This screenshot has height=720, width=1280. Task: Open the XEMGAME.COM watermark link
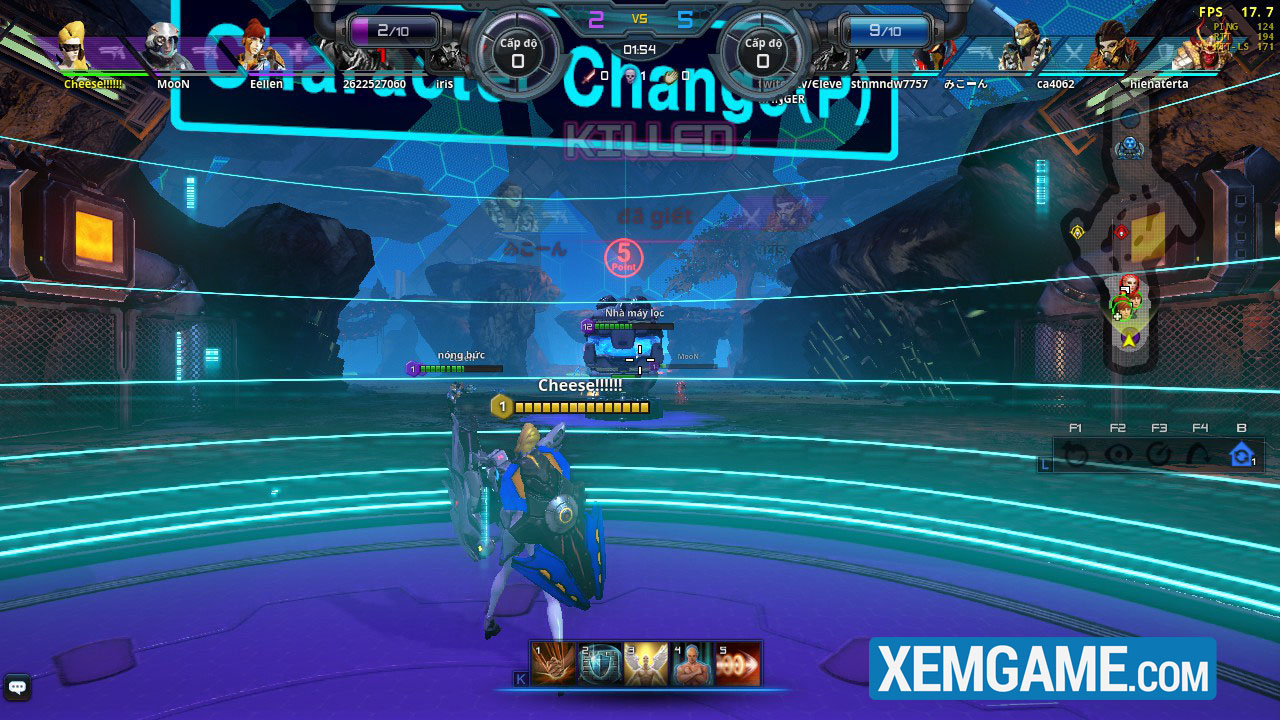point(1042,668)
